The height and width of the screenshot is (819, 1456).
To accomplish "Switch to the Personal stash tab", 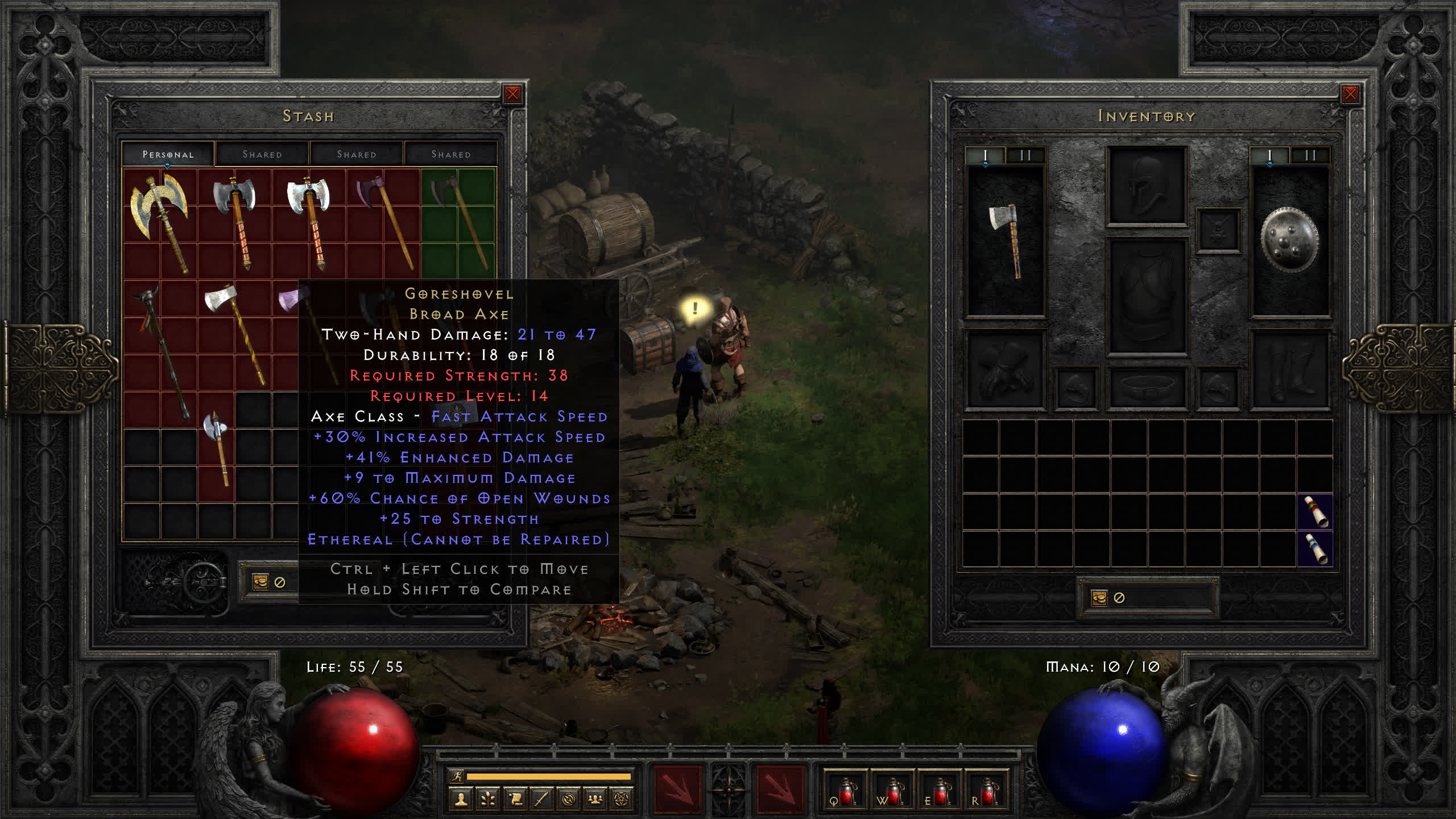I will pos(168,154).
